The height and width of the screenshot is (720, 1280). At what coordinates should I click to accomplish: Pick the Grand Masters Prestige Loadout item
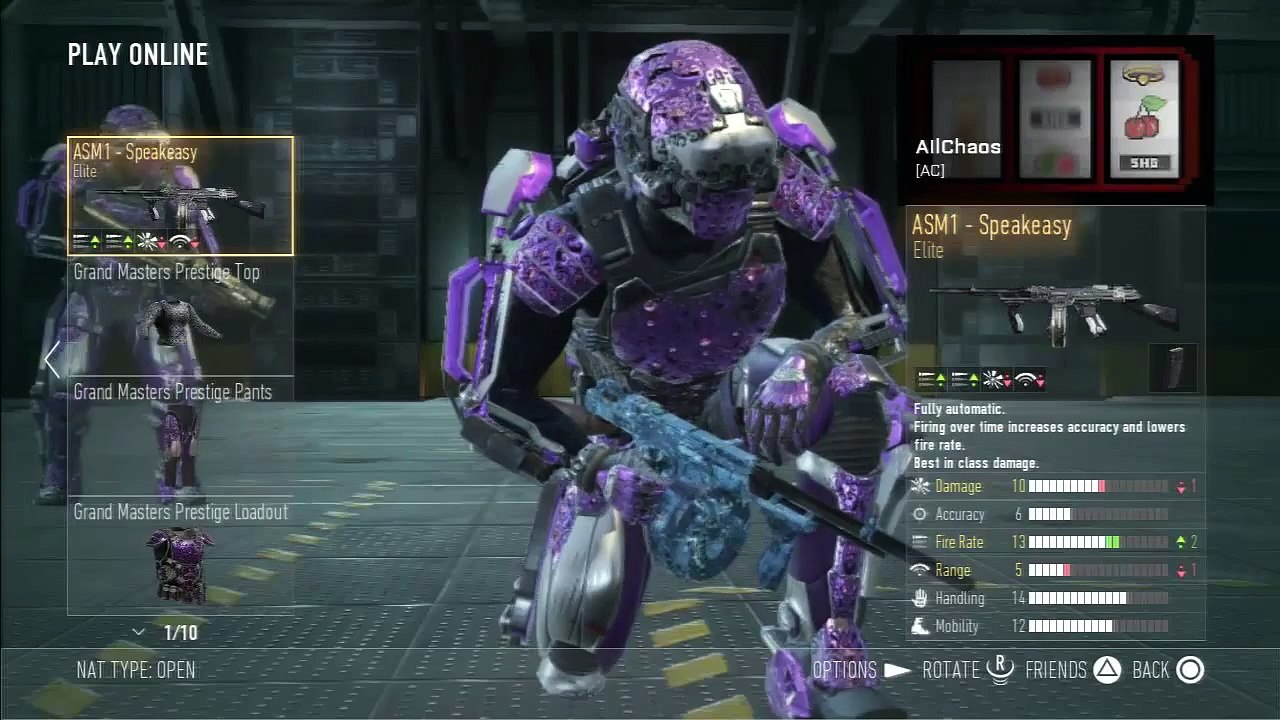(x=180, y=556)
